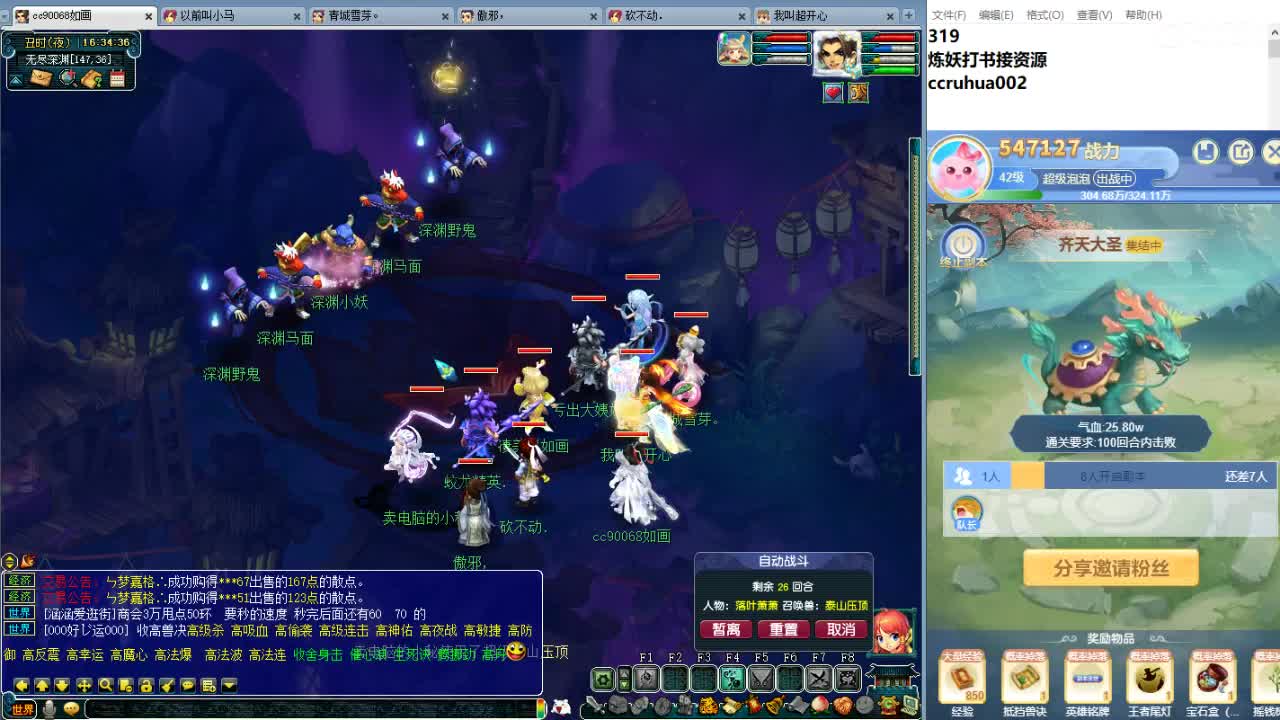Toggle the 世界 chat channel selector
Screen dimensions: 1280x720
tap(22, 708)
